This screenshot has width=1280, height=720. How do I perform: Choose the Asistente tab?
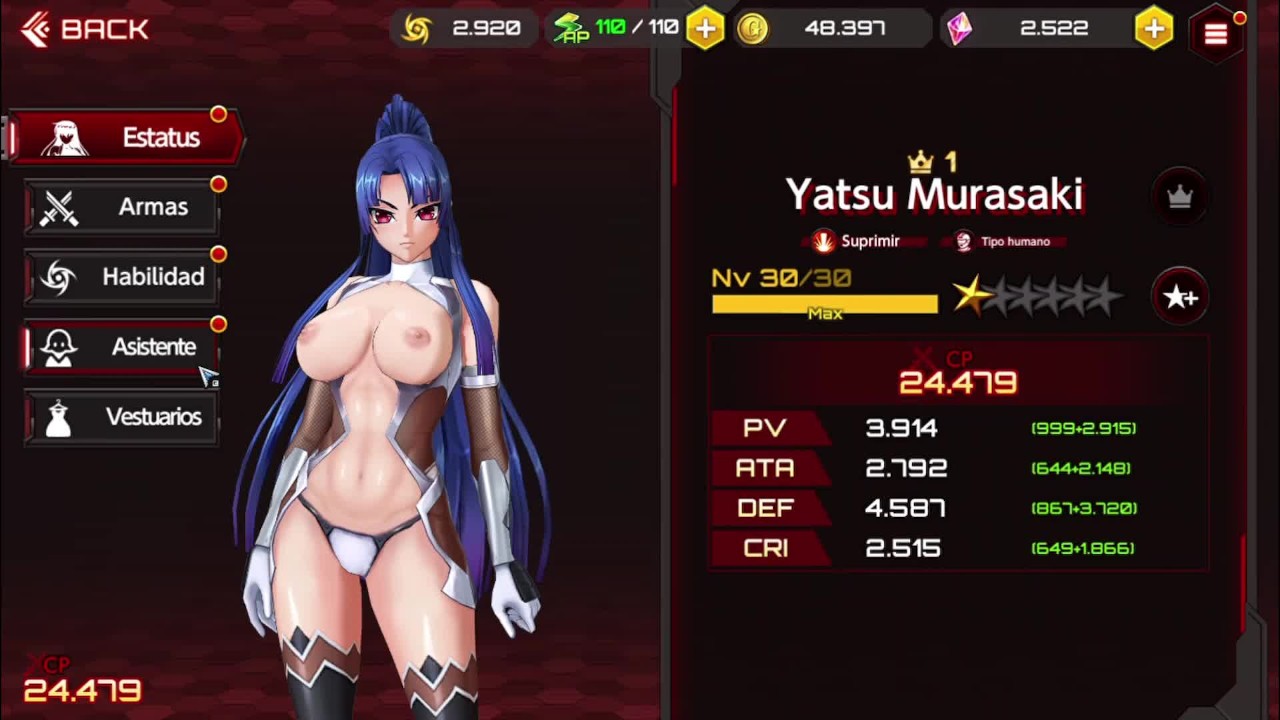click(x=122, y=347)
